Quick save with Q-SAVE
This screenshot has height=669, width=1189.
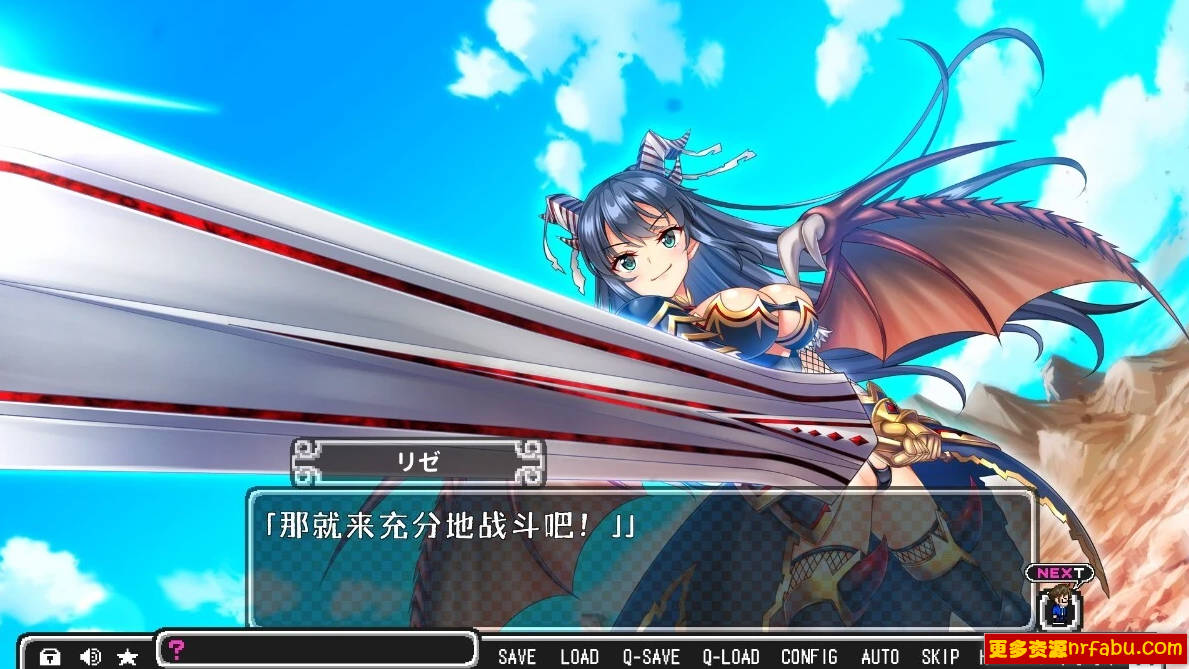click(651, 656)
